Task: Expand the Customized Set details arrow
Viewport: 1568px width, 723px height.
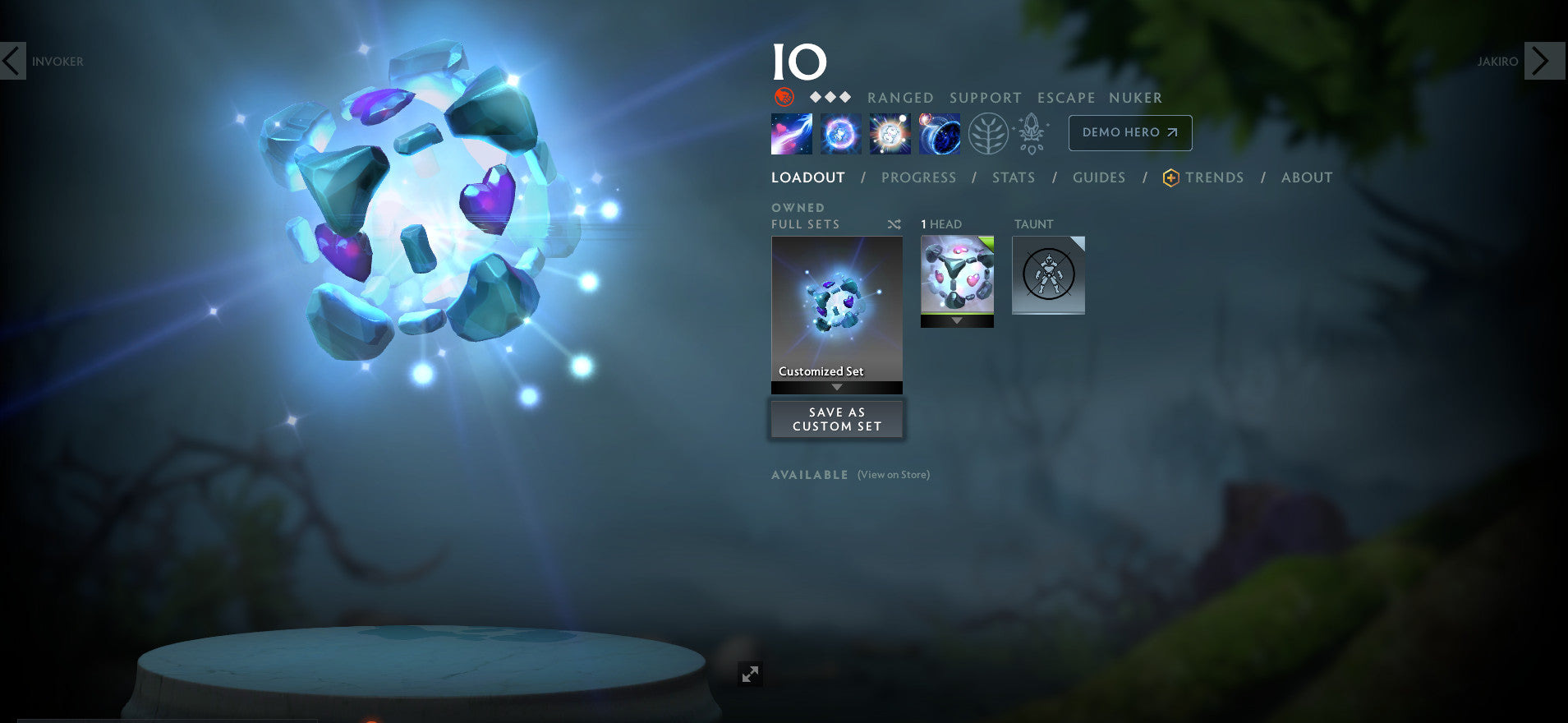Action: 836,385
